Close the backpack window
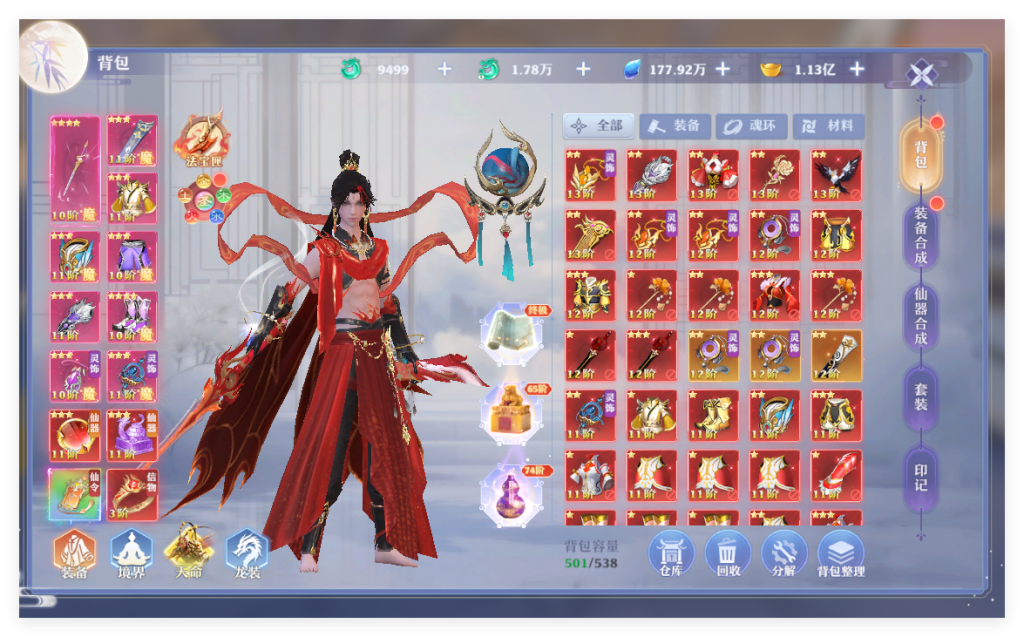Image resolution: width=1024 pixels, height=637 pixels. (920, 74)
